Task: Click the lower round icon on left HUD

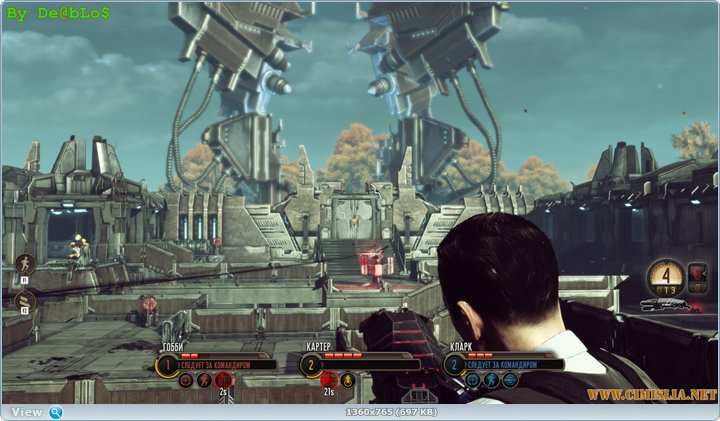Action: coord(27,299)
